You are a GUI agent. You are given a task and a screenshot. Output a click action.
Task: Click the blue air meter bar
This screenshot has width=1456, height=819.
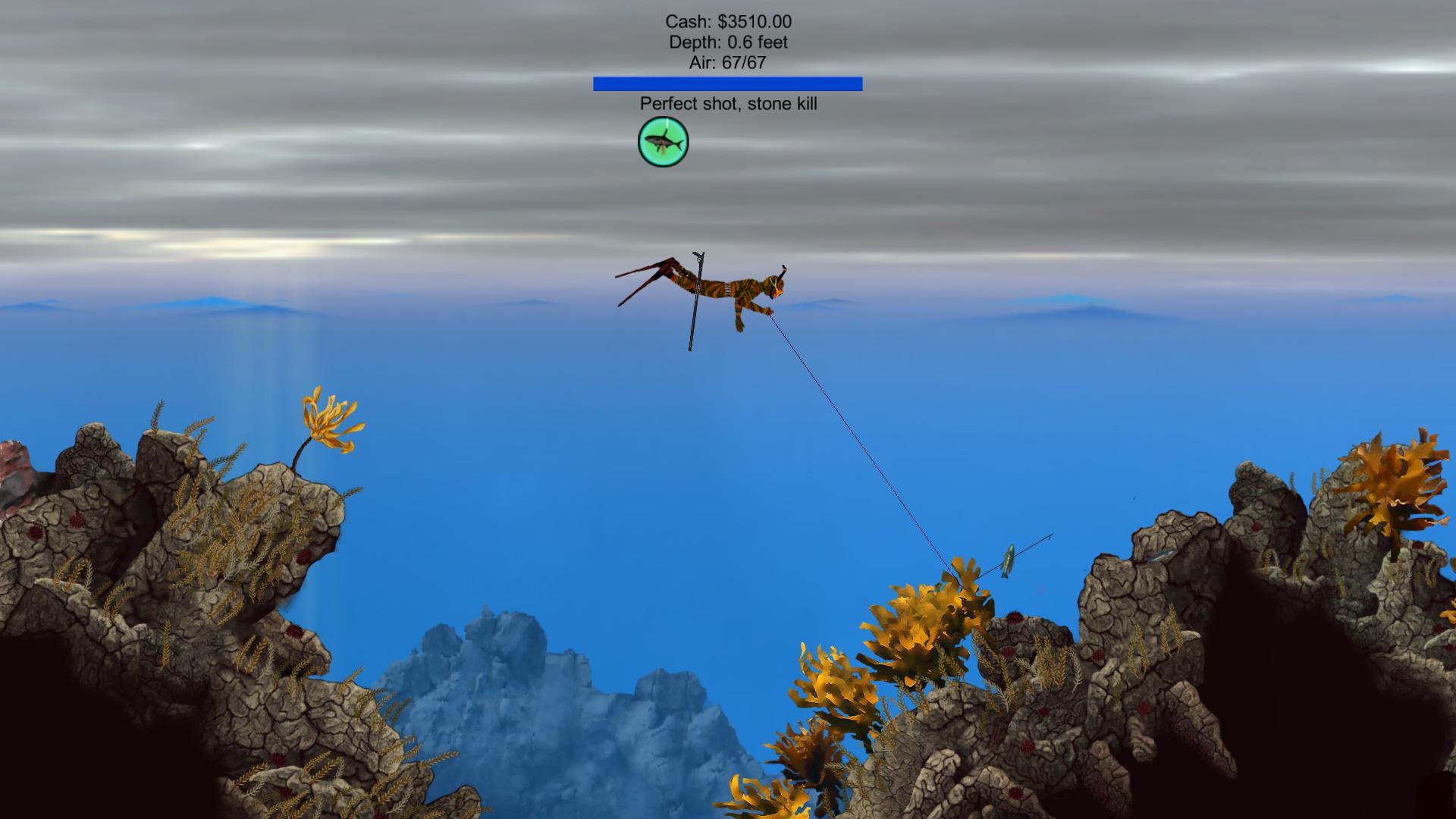727,83
